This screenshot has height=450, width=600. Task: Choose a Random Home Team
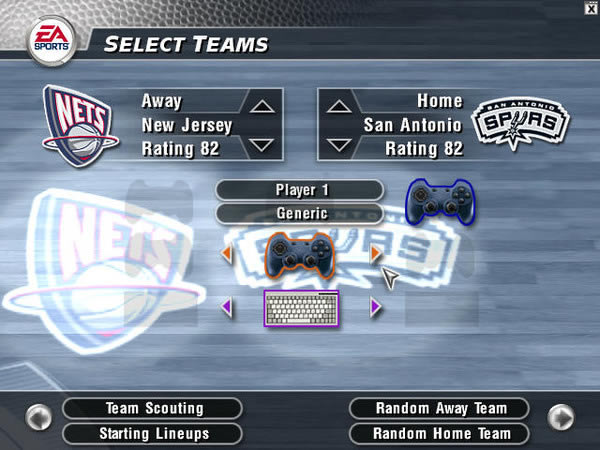[440, 434]
